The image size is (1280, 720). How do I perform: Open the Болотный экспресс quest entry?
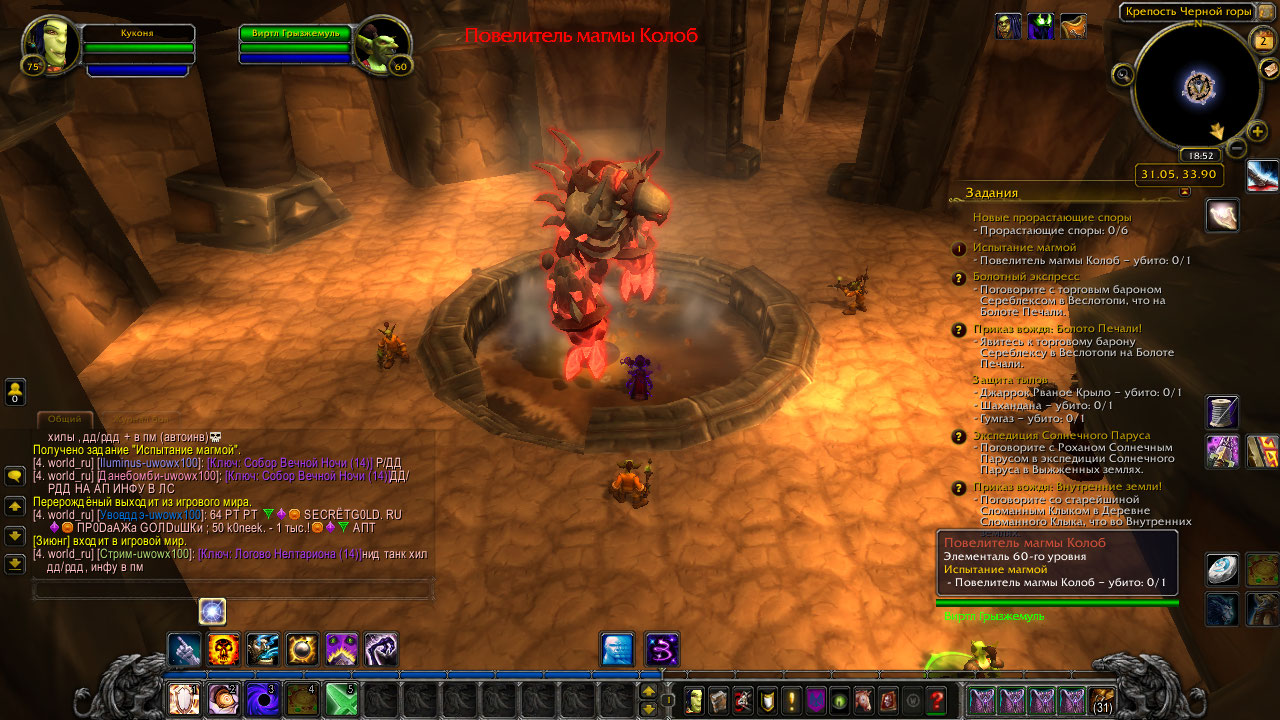click(x=1026, y=276)
